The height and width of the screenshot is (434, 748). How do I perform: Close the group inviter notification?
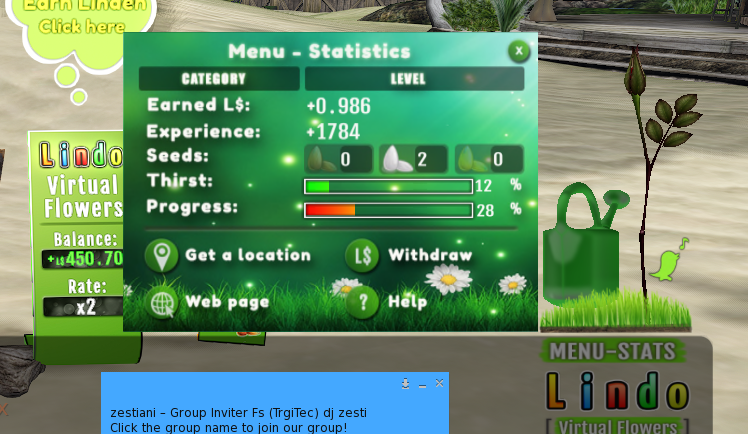pyautogui.click(x=439, y=383)
